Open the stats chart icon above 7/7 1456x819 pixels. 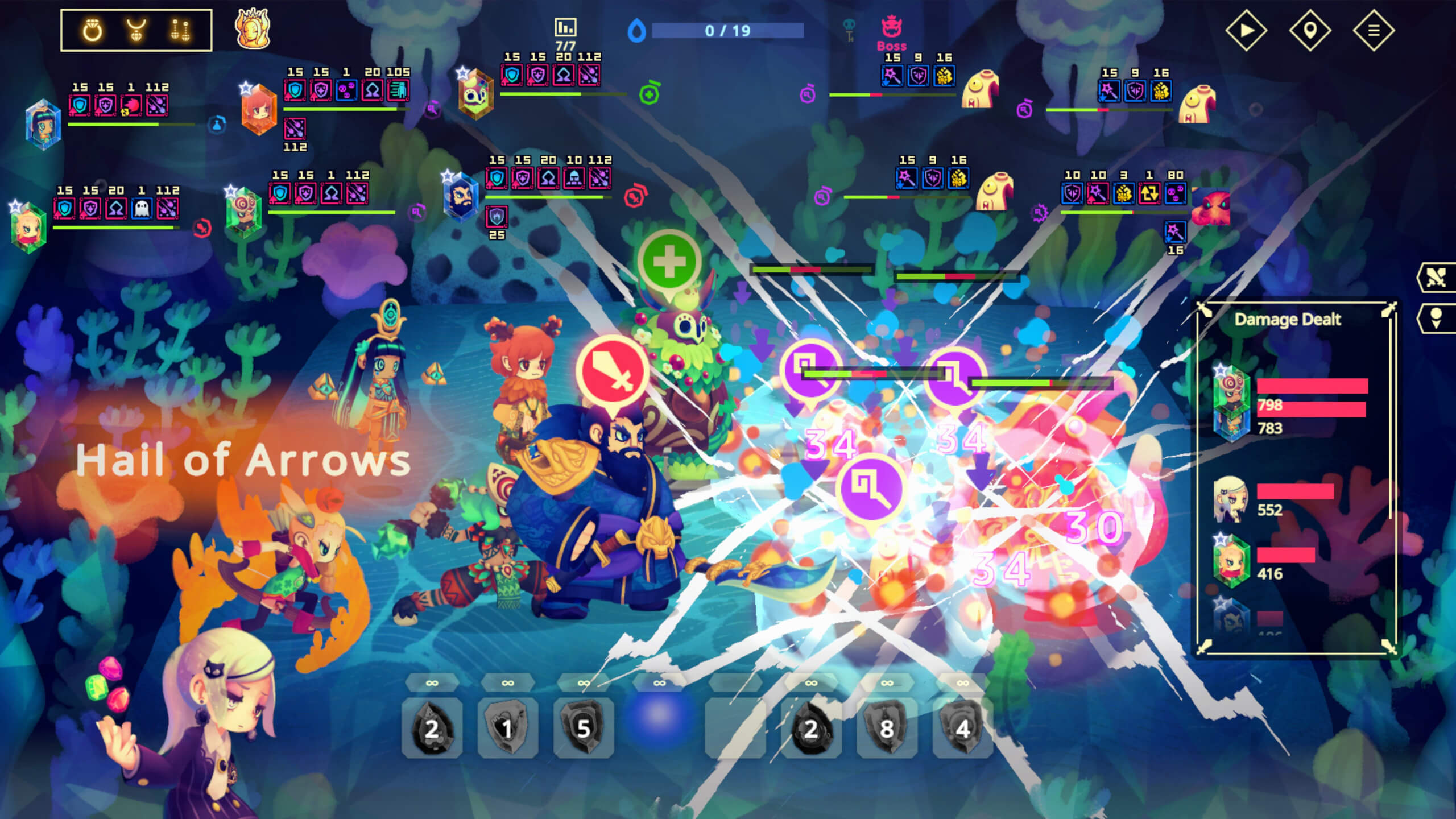coord(565,27)
